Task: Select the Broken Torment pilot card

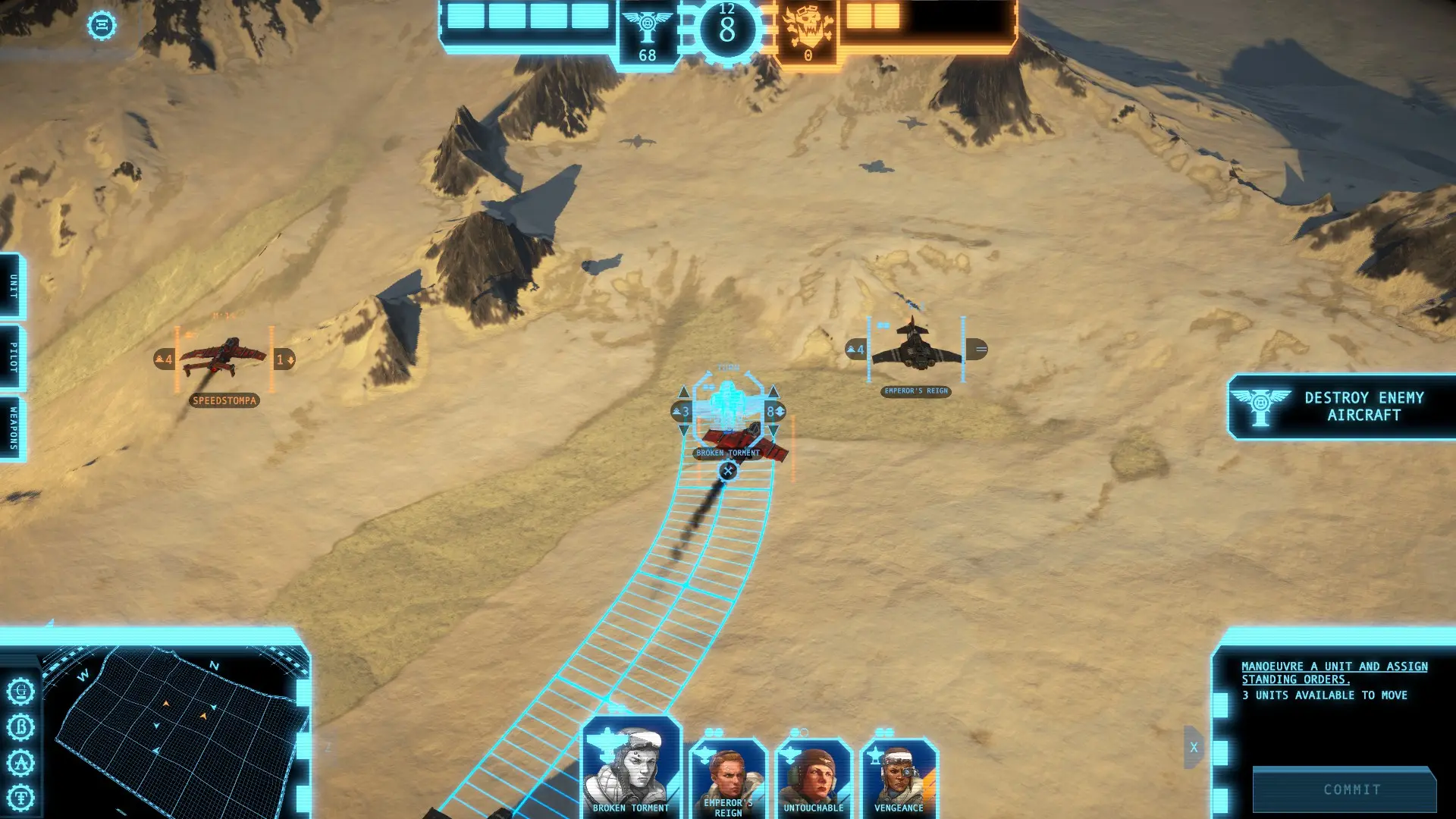Action: point(631,767)
